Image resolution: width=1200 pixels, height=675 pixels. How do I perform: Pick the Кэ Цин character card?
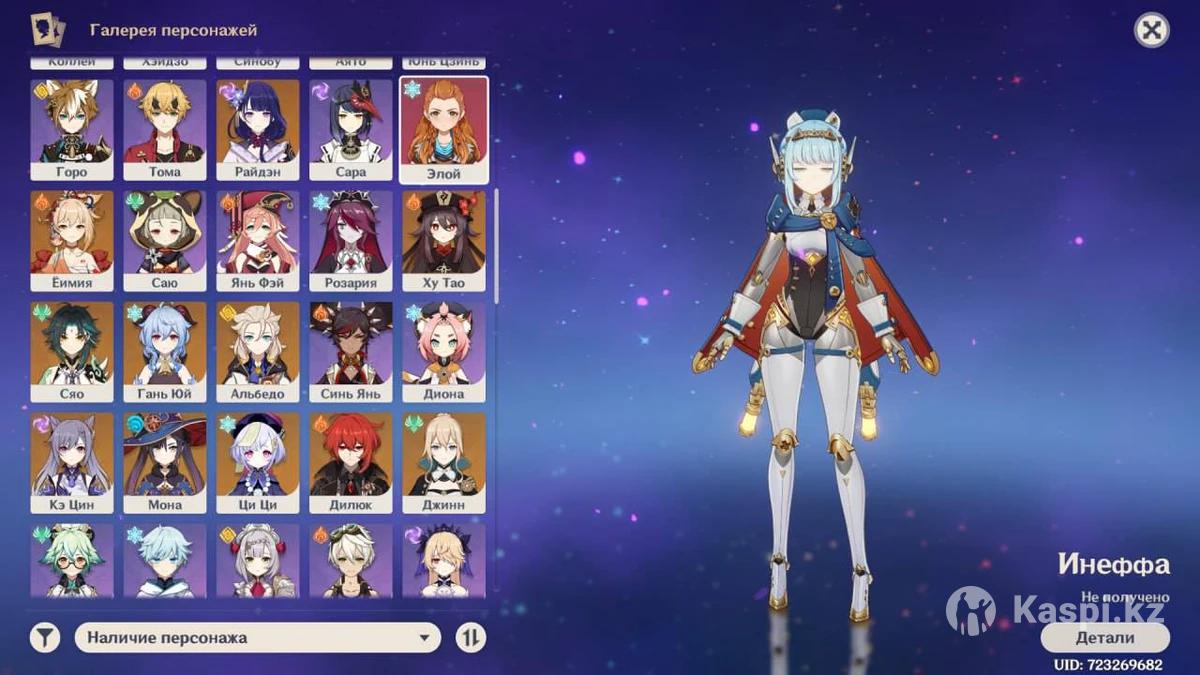pyautogui.click(x=72, y=462)
